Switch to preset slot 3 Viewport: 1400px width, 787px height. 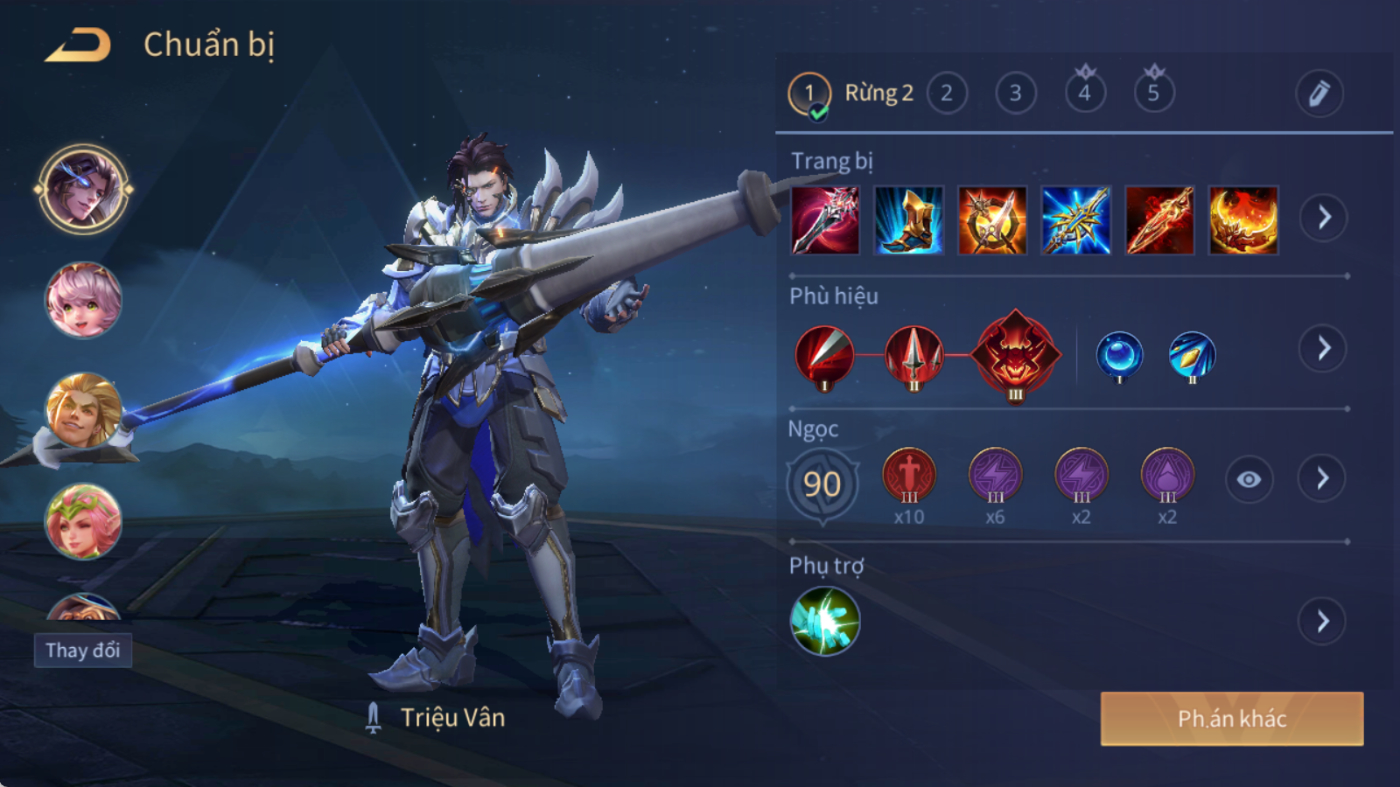1015,94
